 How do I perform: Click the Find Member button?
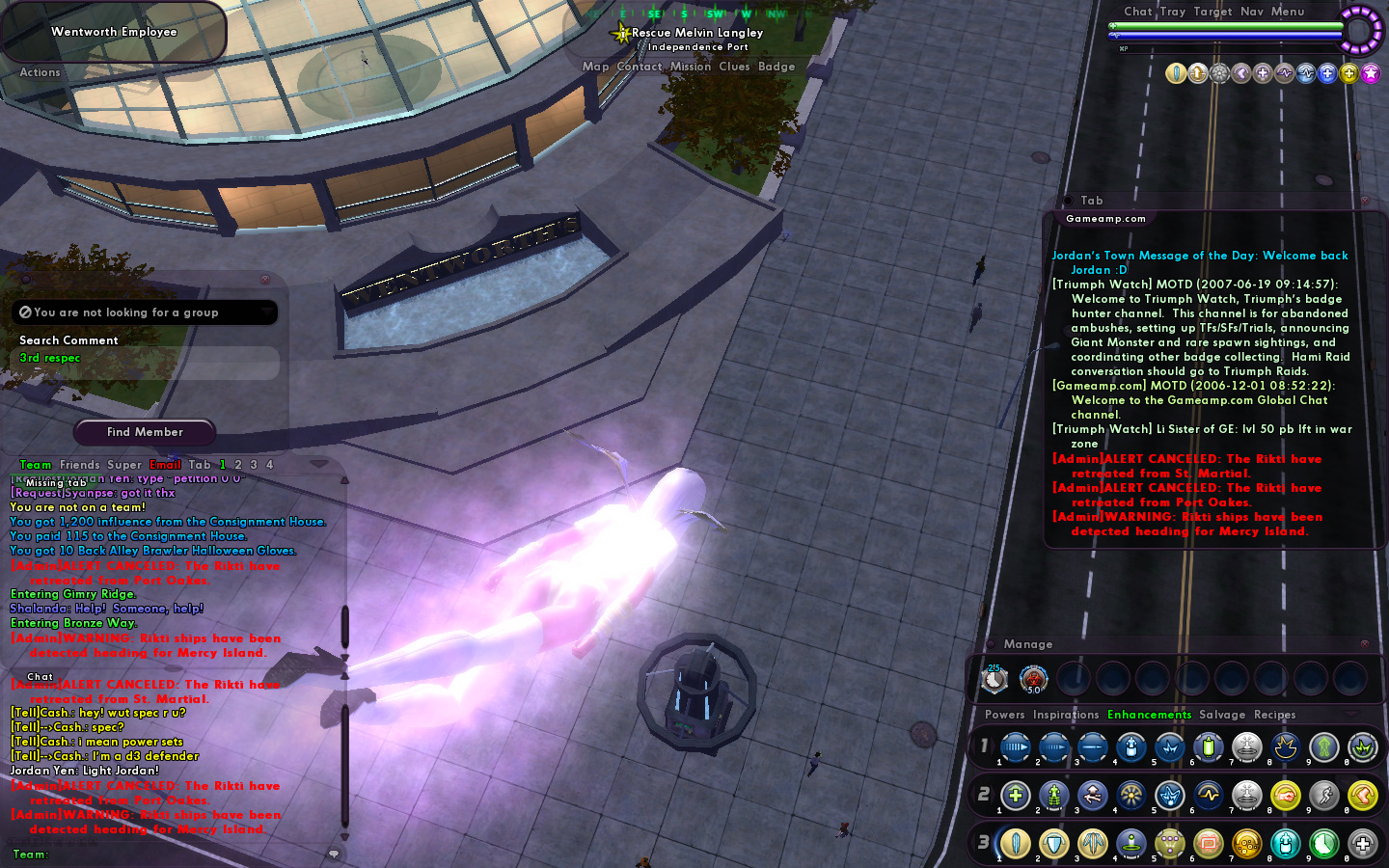pos(145,432)
